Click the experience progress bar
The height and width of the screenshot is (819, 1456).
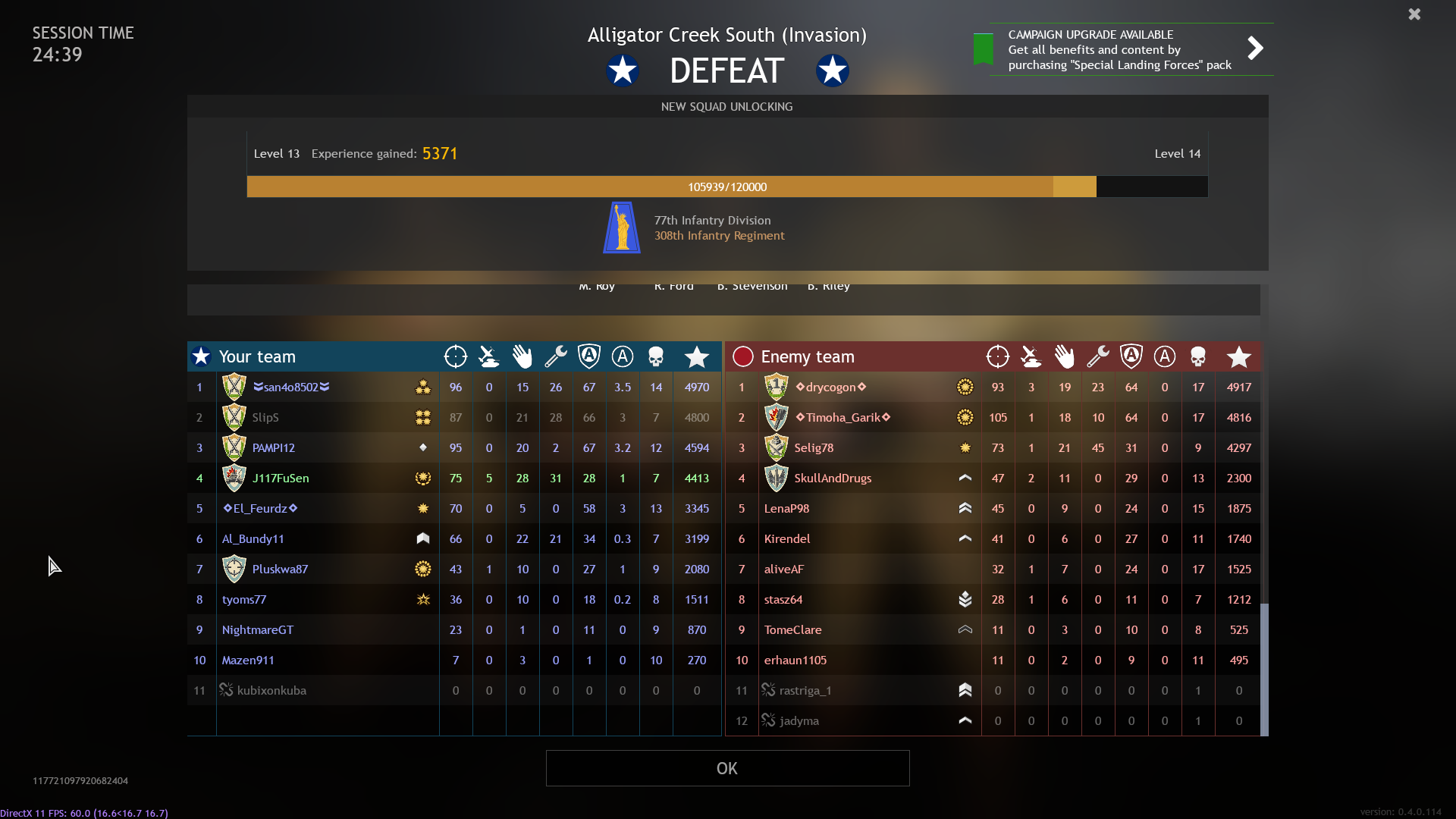[x=726, y=187]
